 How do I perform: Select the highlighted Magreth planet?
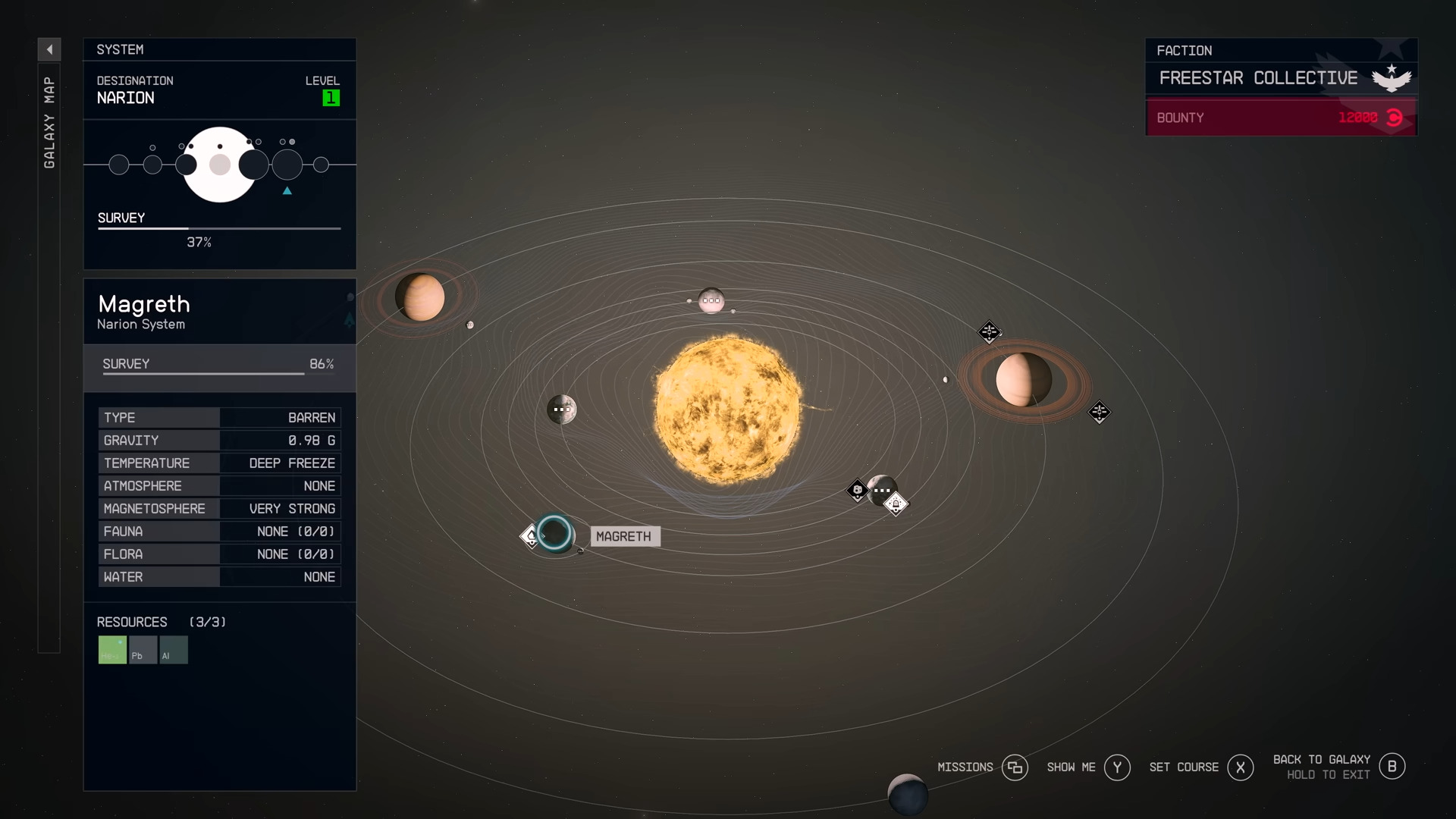point(554,532)
